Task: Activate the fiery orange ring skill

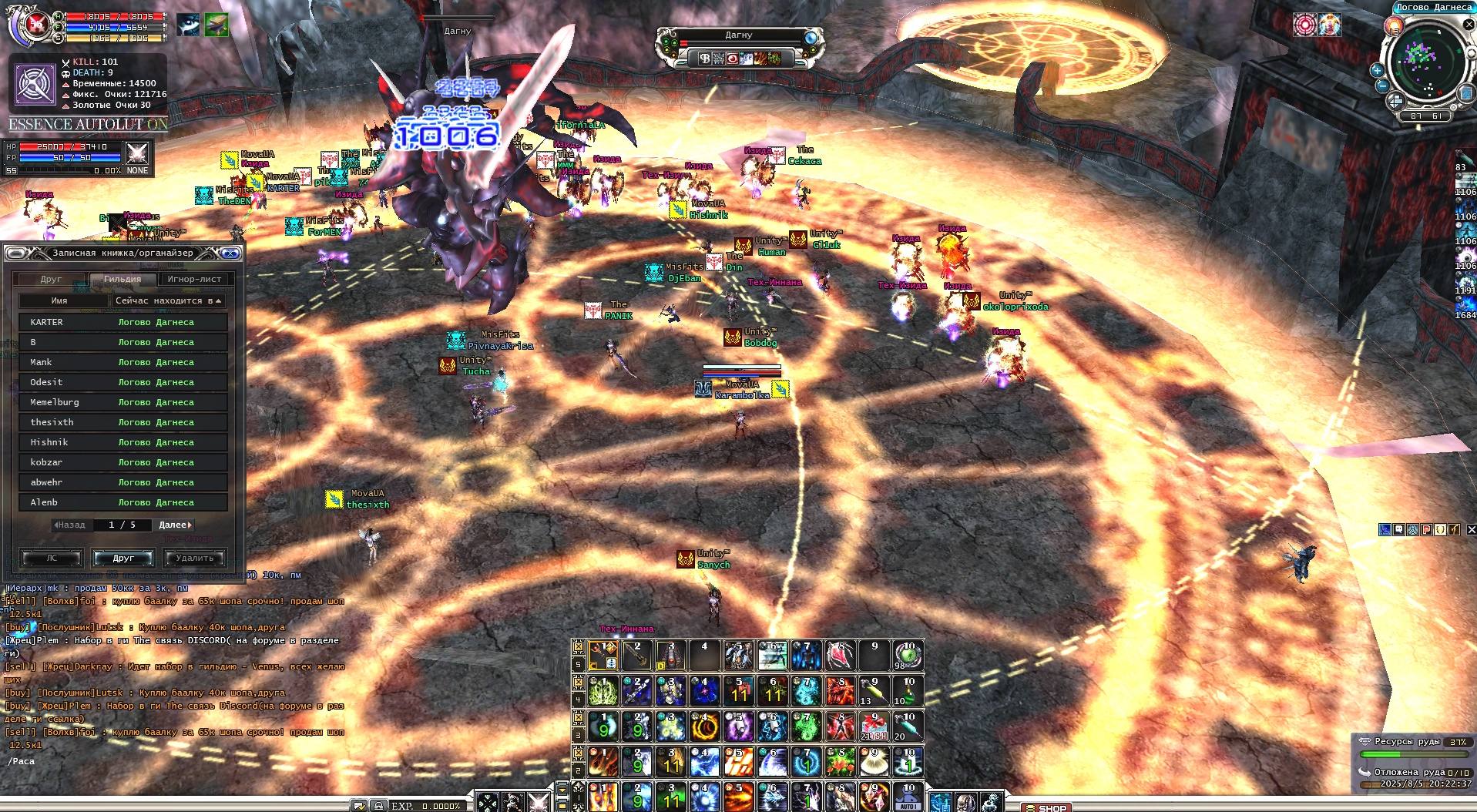Action: pyautogui.click(x=703, y=726)
